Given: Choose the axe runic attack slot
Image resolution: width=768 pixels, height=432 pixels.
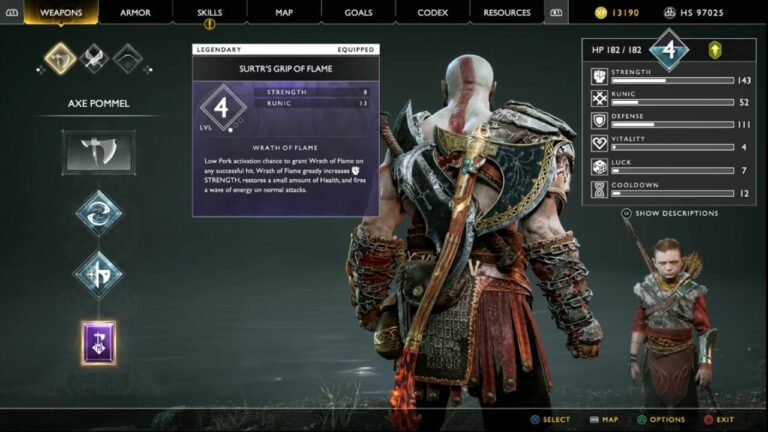Looking at the screenshot, I should click(x=98, y=276).
